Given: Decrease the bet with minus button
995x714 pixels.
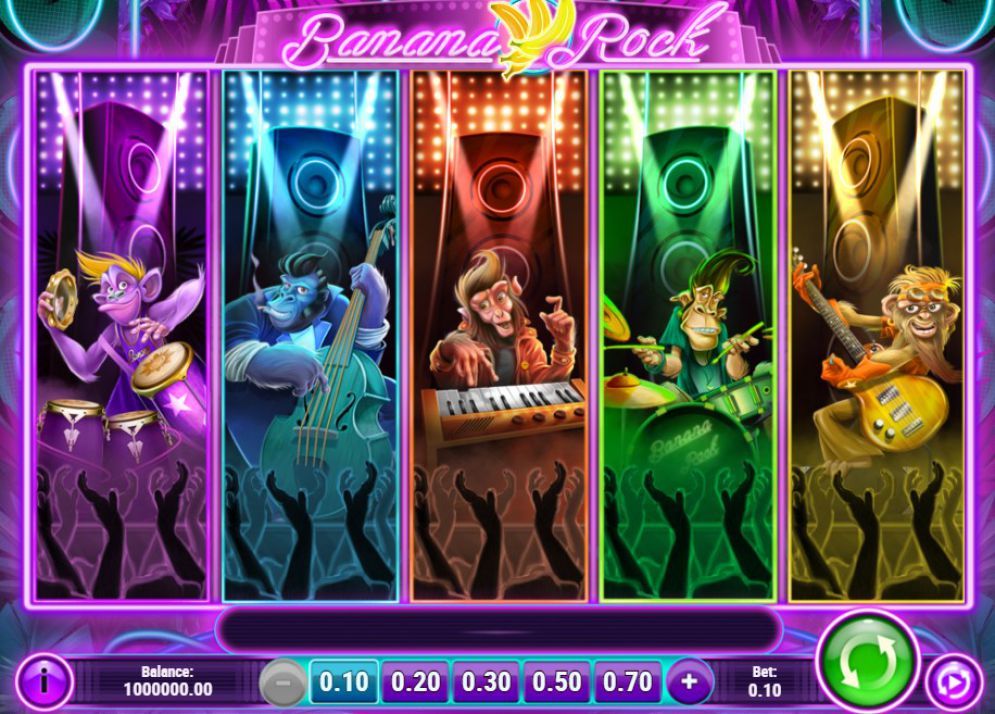Looking at the screenshot, I should [283, 683].
